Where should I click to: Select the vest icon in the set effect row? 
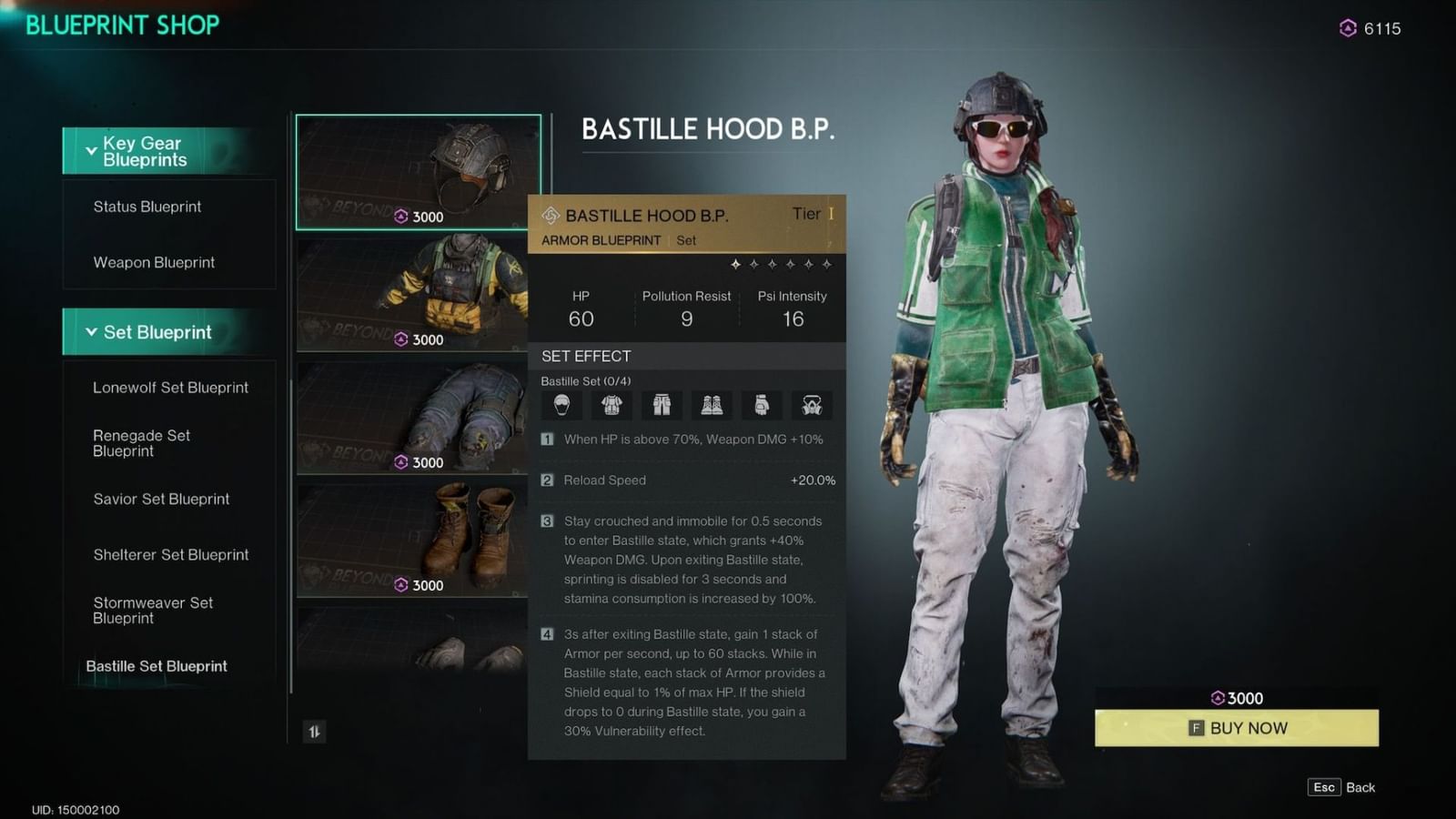(x=612, y=405)
